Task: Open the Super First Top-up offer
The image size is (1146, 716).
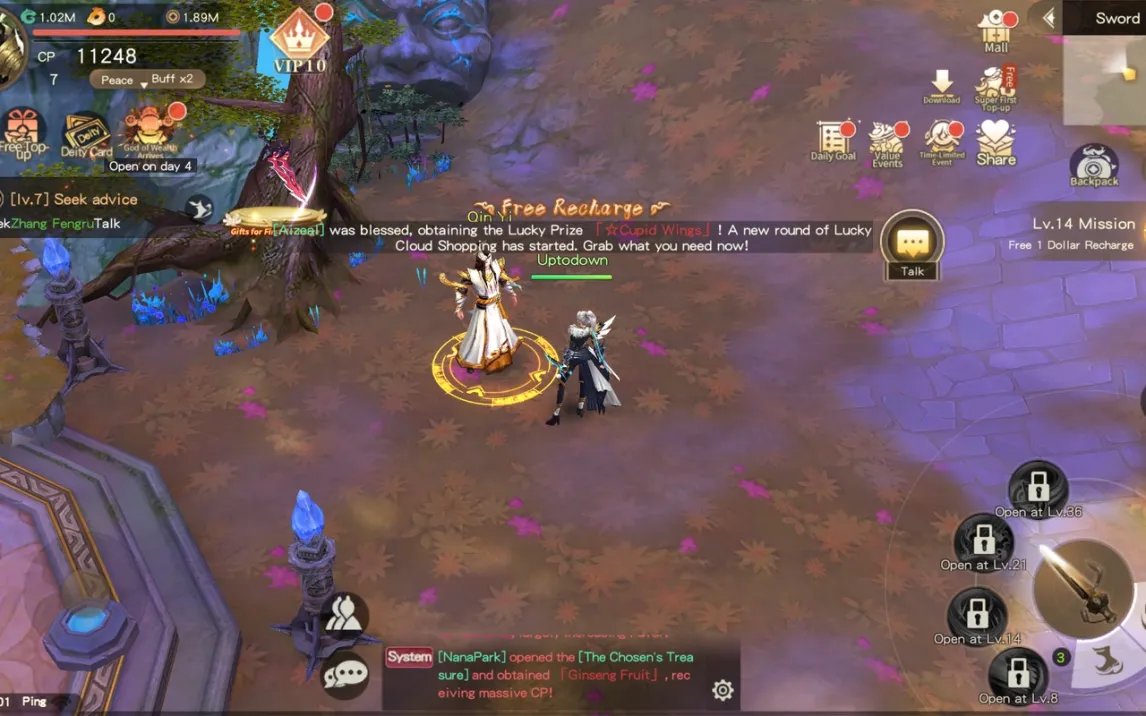Action: (996, 88)
